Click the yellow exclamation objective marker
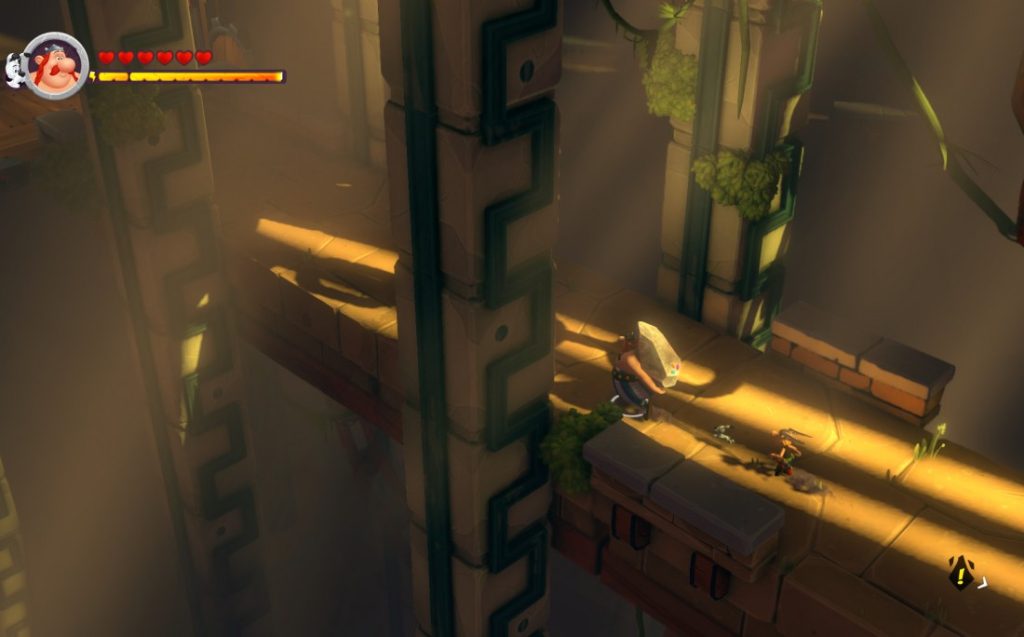 (x=961, y=573)
